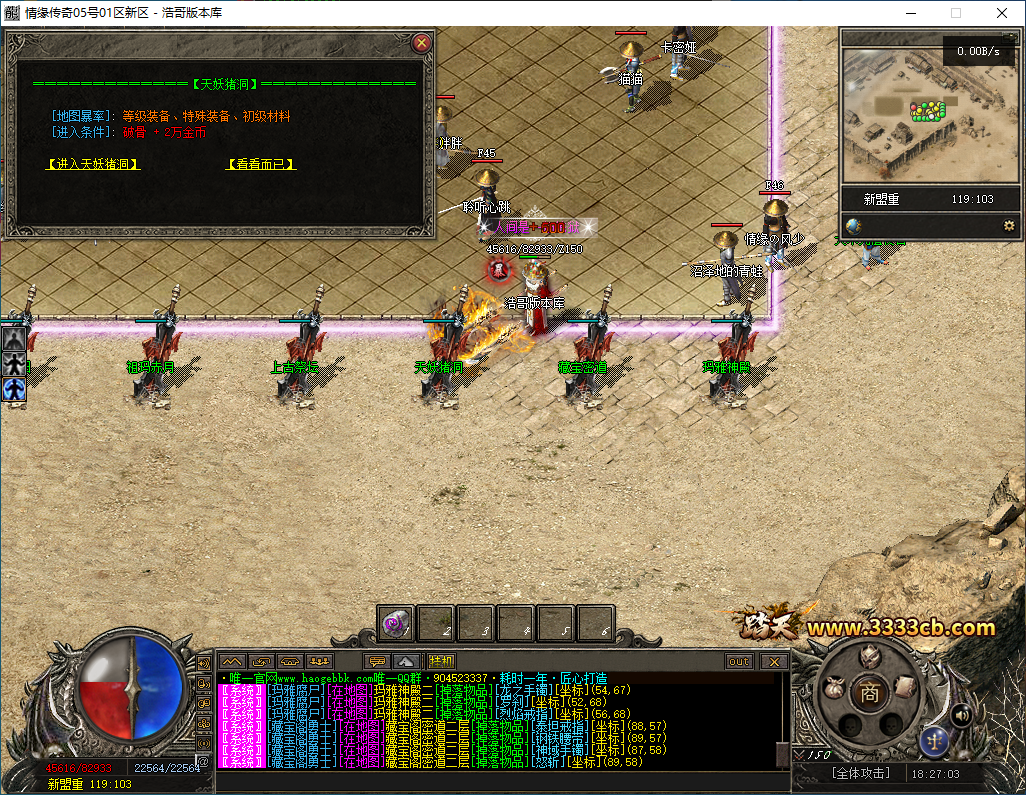Open the blue scales icon

(x=934, y=741)
